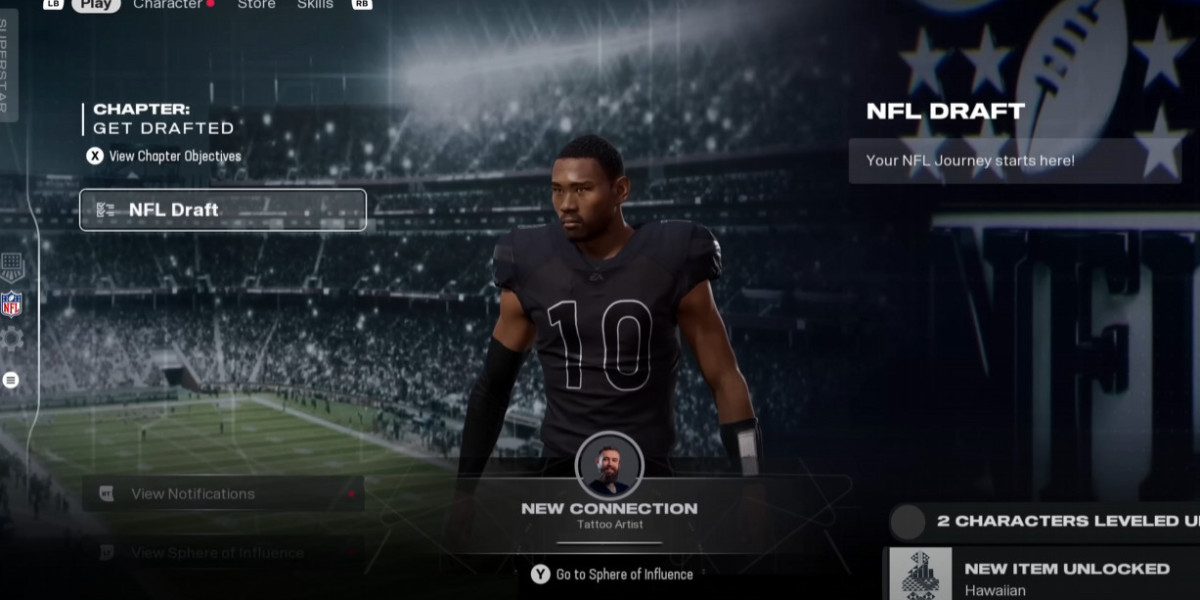1200x600 pixels.
Task: Switch to the Skills tab
Action: (x=315, y=4)
